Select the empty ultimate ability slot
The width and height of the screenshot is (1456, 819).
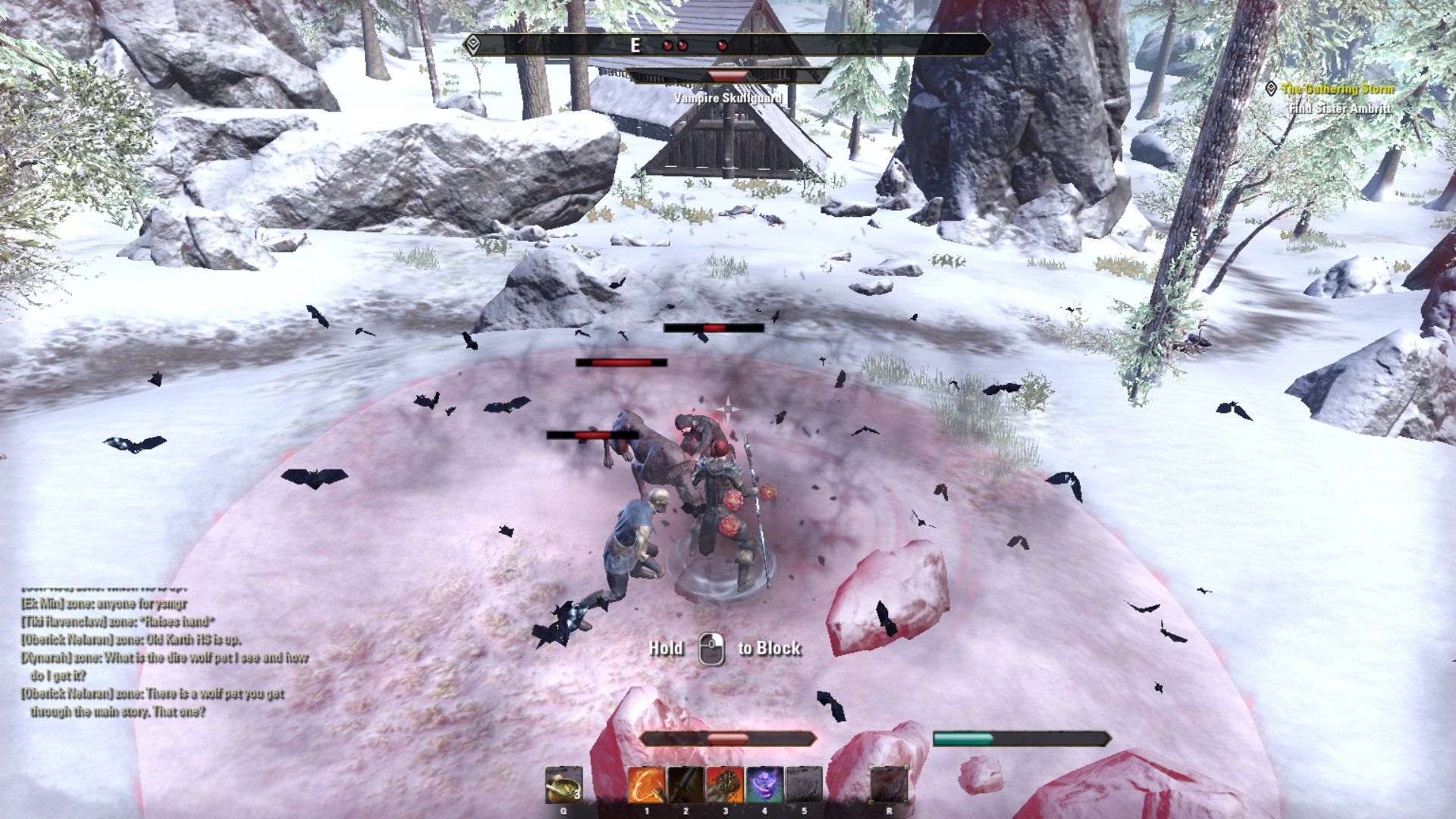tap(889, 784)
